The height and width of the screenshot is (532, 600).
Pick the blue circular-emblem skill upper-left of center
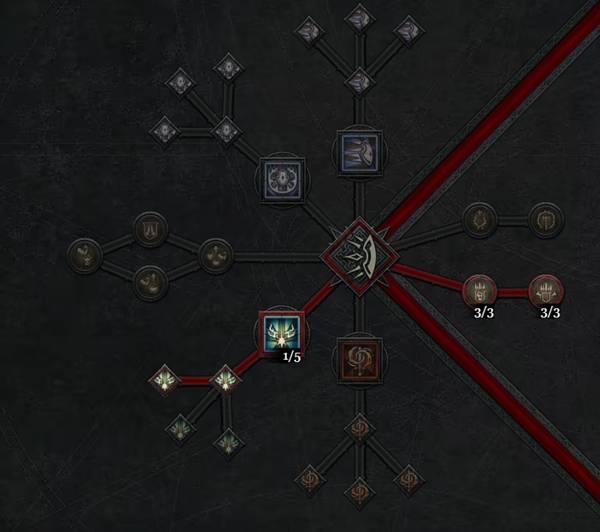tap(281, 178)
